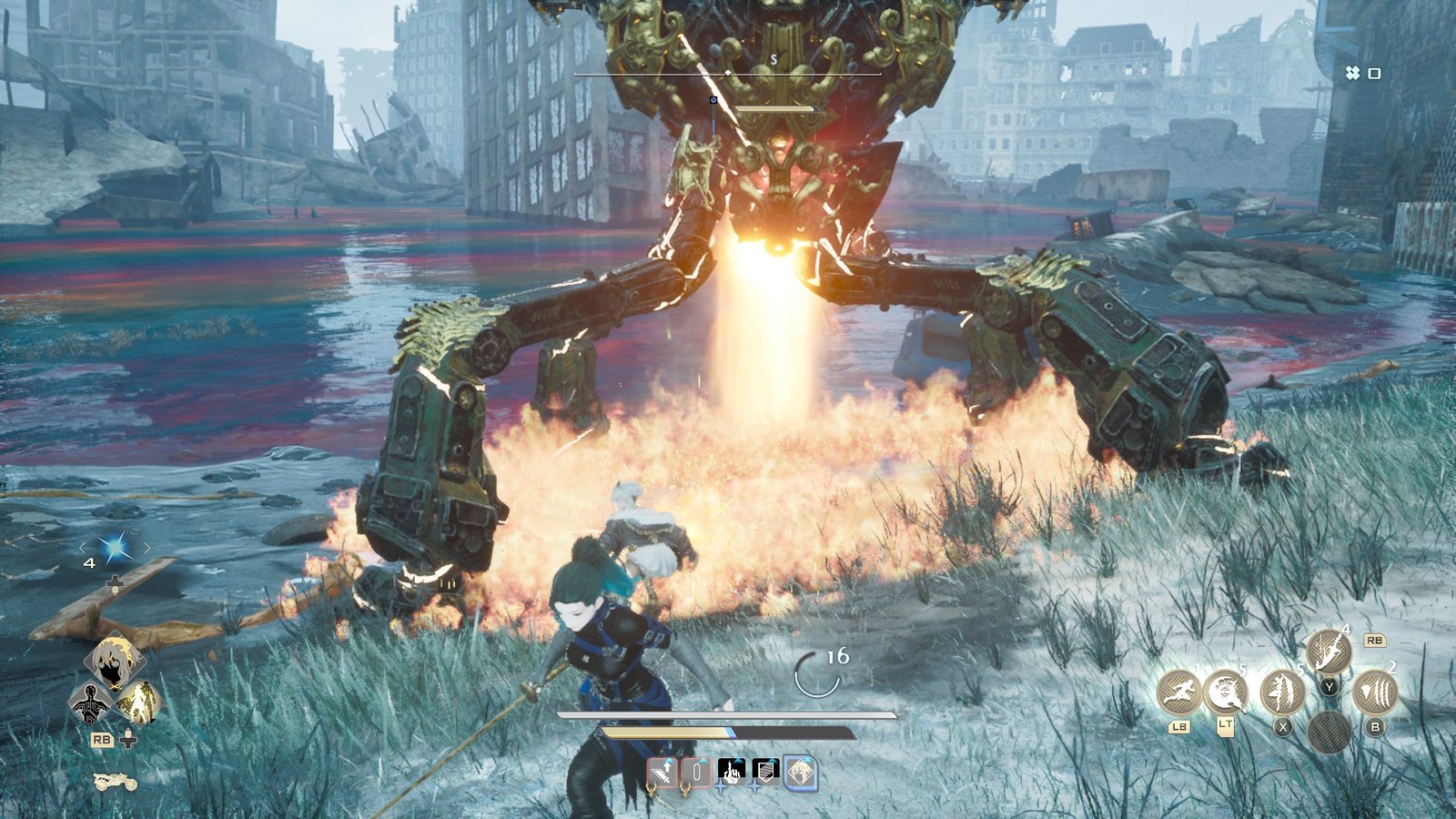Select the LT horse-head ability icon

tap(1227, 692)
